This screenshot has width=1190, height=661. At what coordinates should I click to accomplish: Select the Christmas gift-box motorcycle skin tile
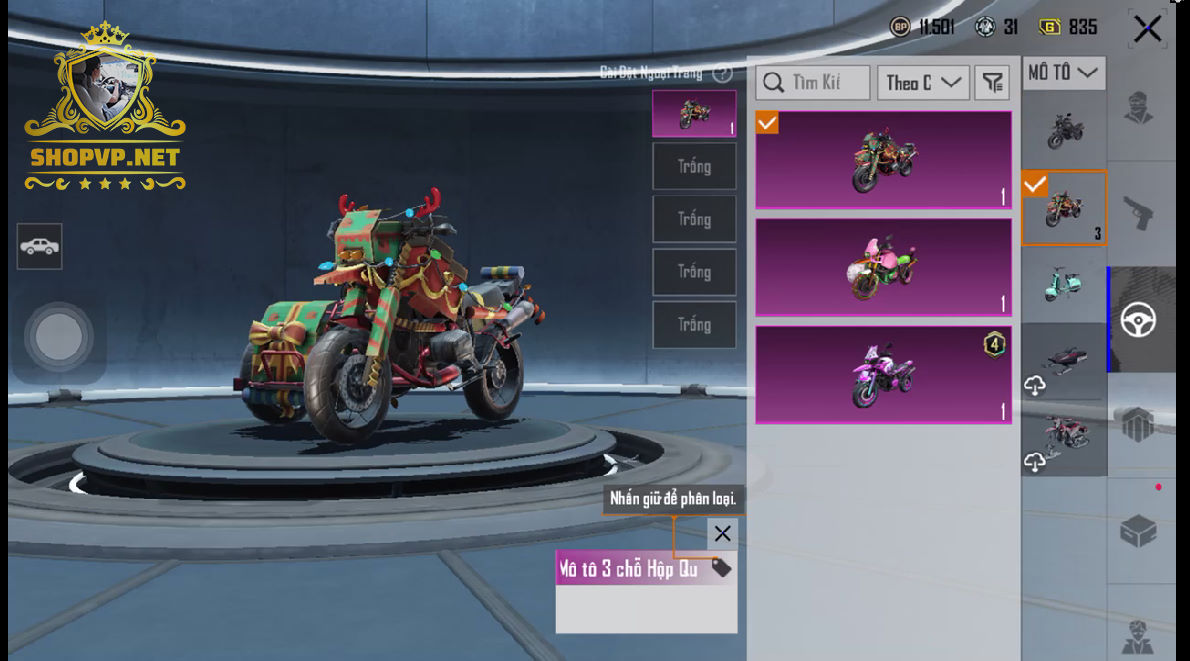point(883,159)
